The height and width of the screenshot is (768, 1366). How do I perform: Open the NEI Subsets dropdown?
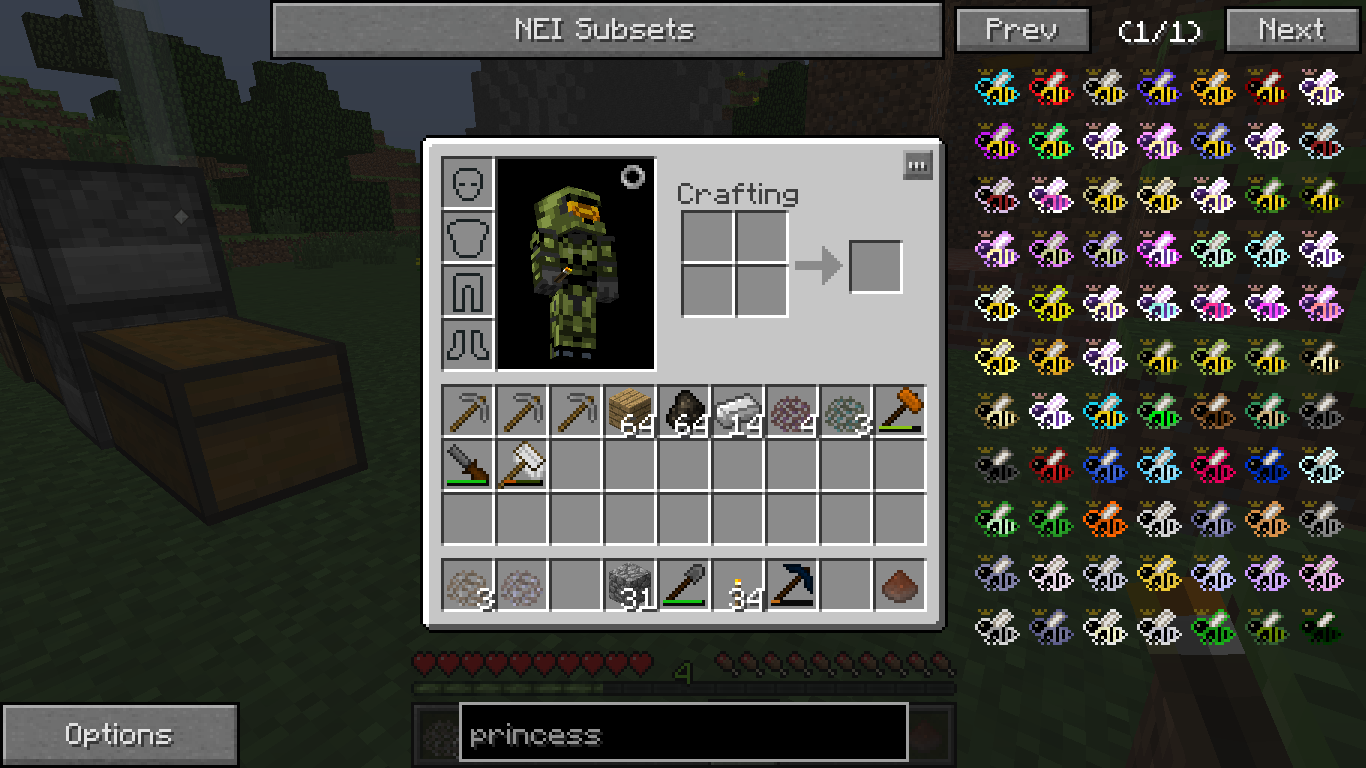click(x=606, y=30)
